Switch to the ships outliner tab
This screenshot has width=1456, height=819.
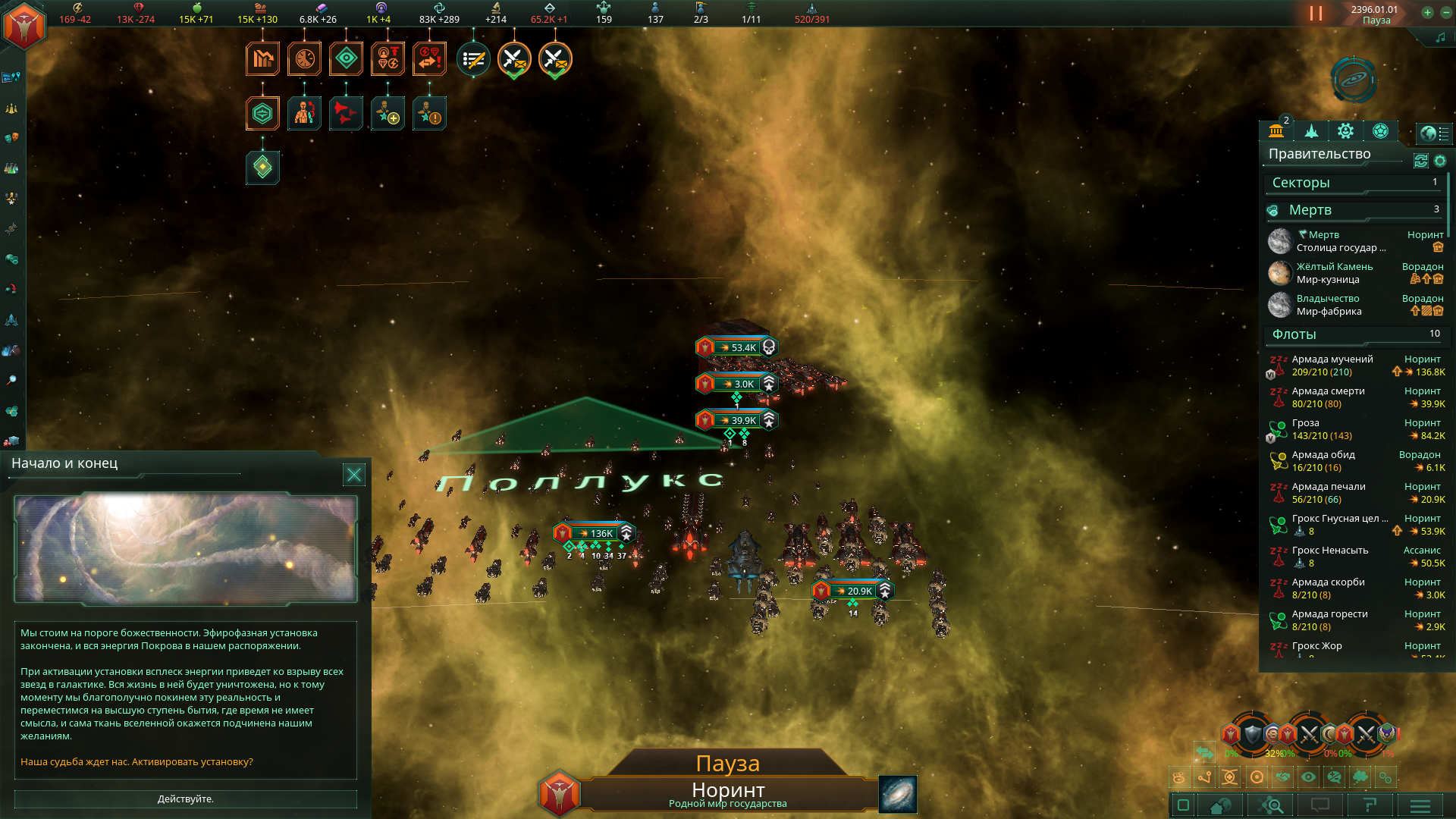tap(1311, 131)
